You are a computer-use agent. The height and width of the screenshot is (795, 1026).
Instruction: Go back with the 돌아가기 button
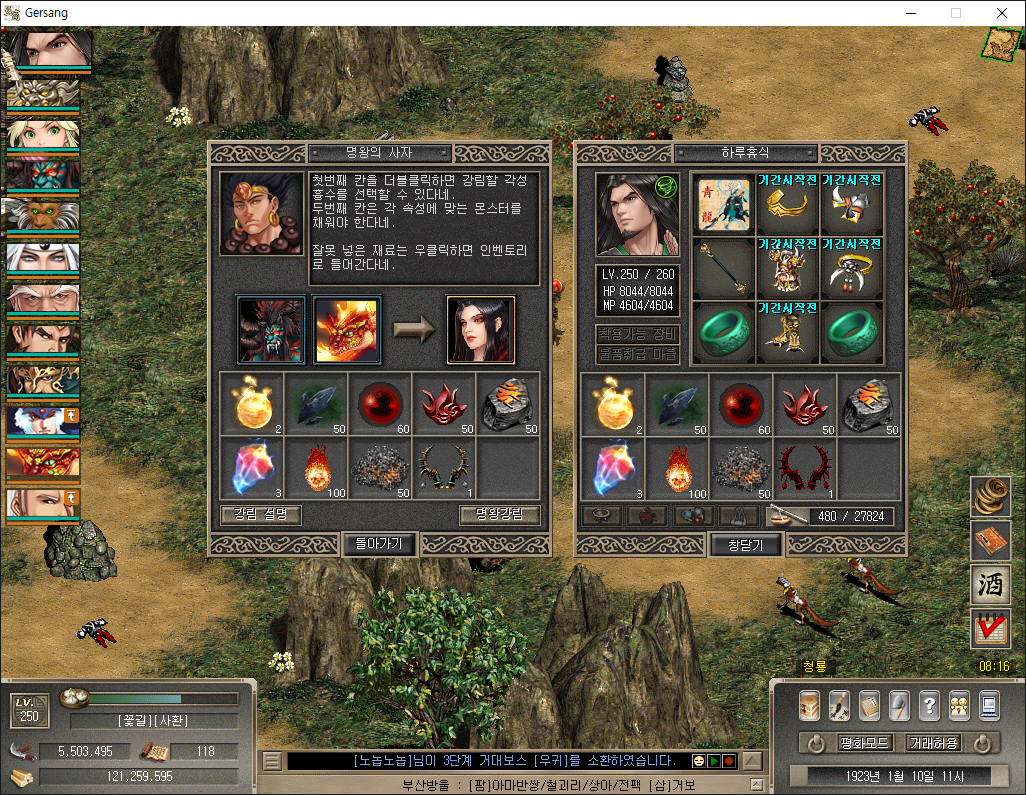click(x=379, y=544)
